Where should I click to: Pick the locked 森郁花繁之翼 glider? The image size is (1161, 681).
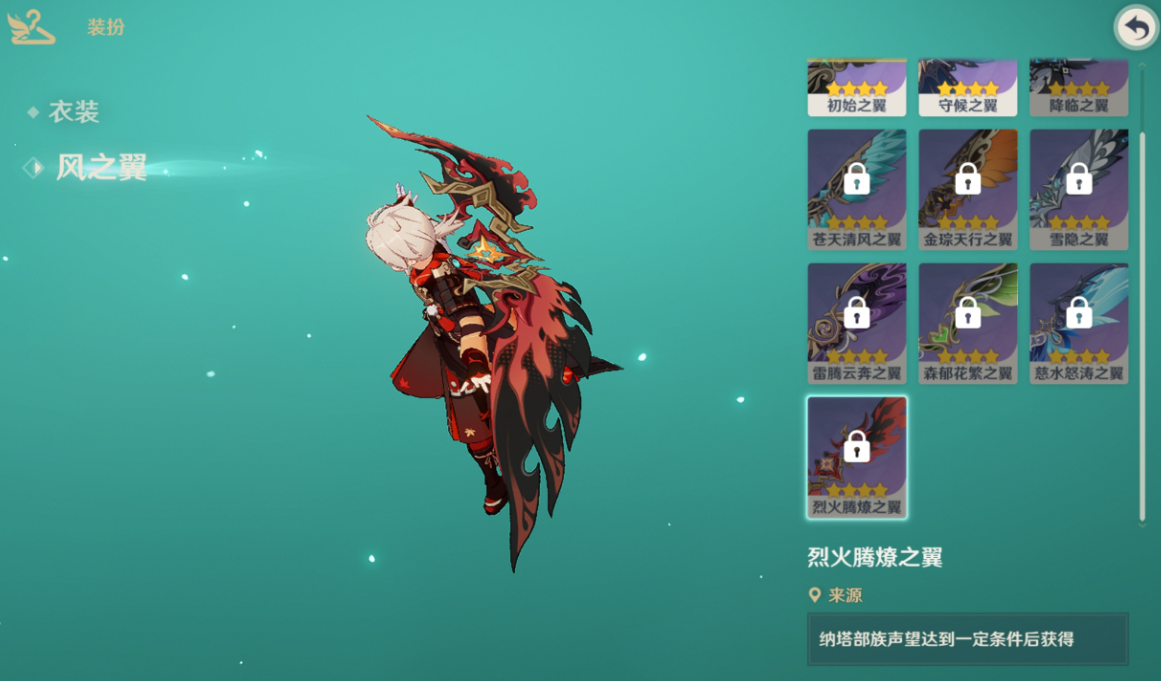pos(968,323)
